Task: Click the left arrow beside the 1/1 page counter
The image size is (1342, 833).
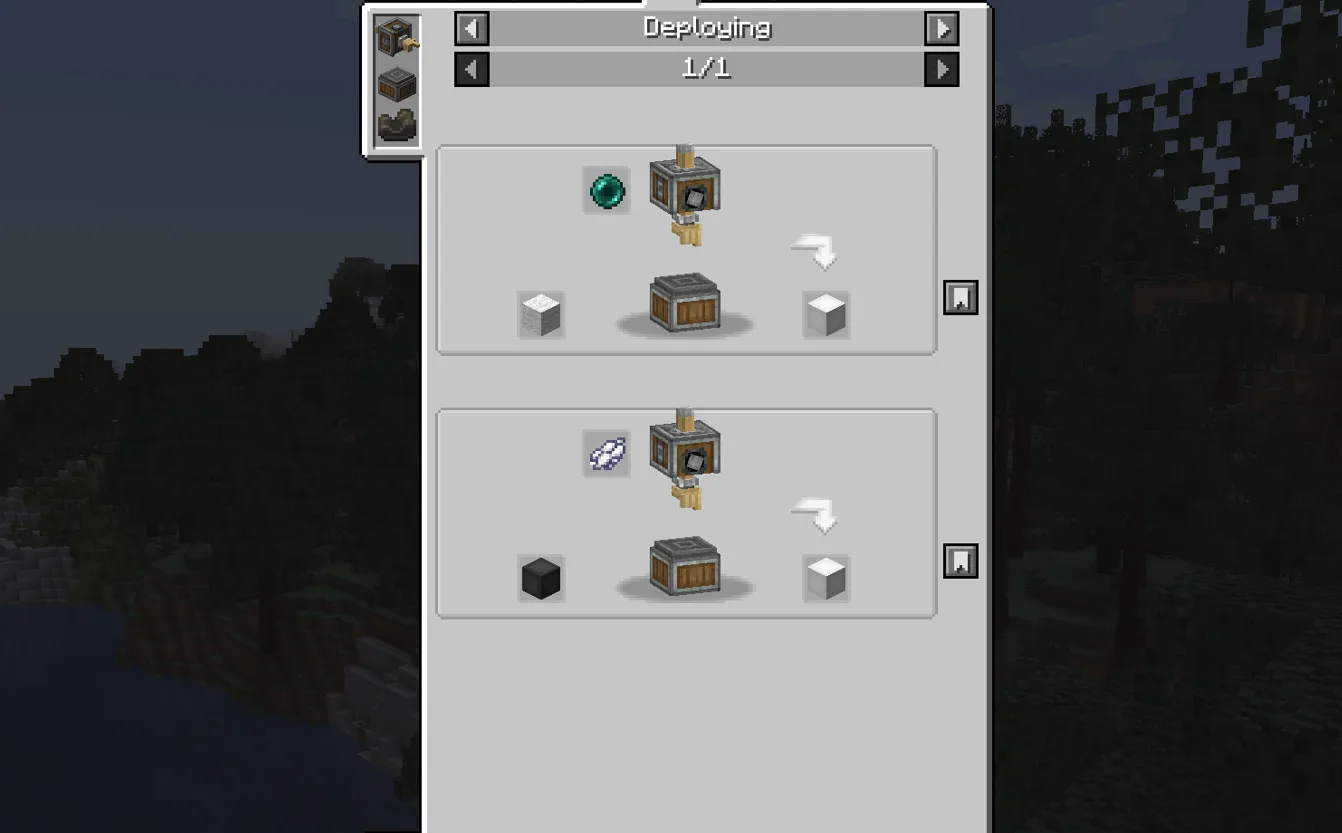Action: point(471,69)
